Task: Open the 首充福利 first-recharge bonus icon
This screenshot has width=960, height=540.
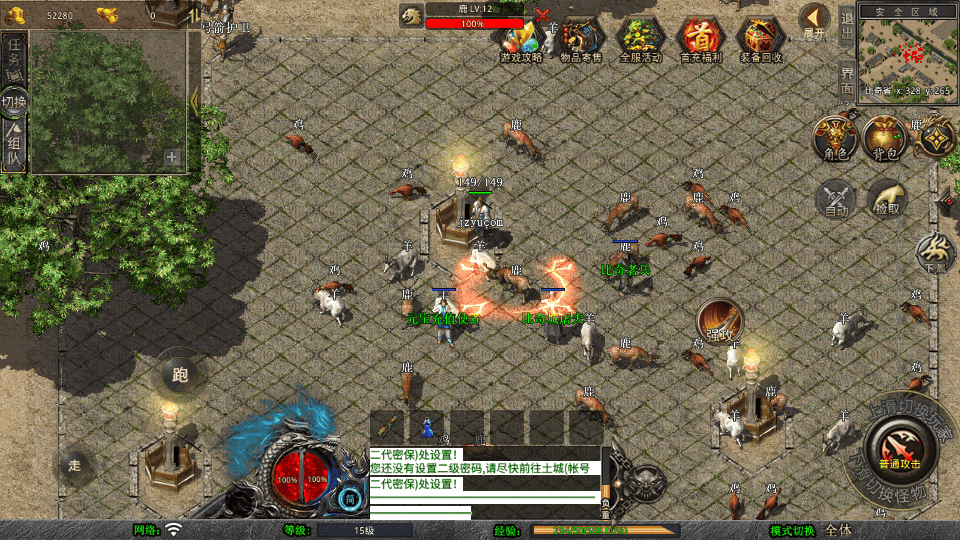Action: [701, 40]
